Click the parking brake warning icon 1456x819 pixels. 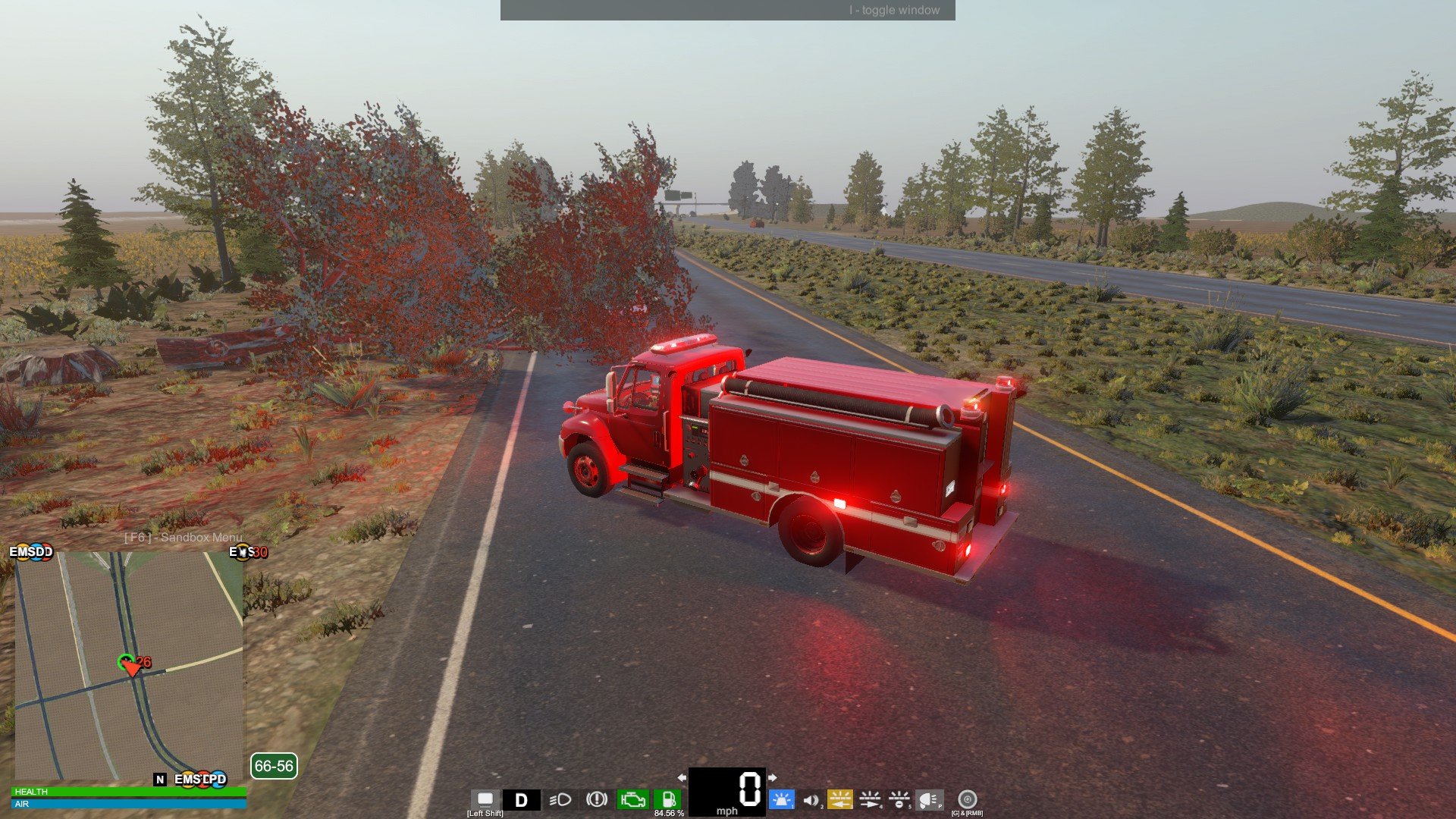tap(597, 799)
